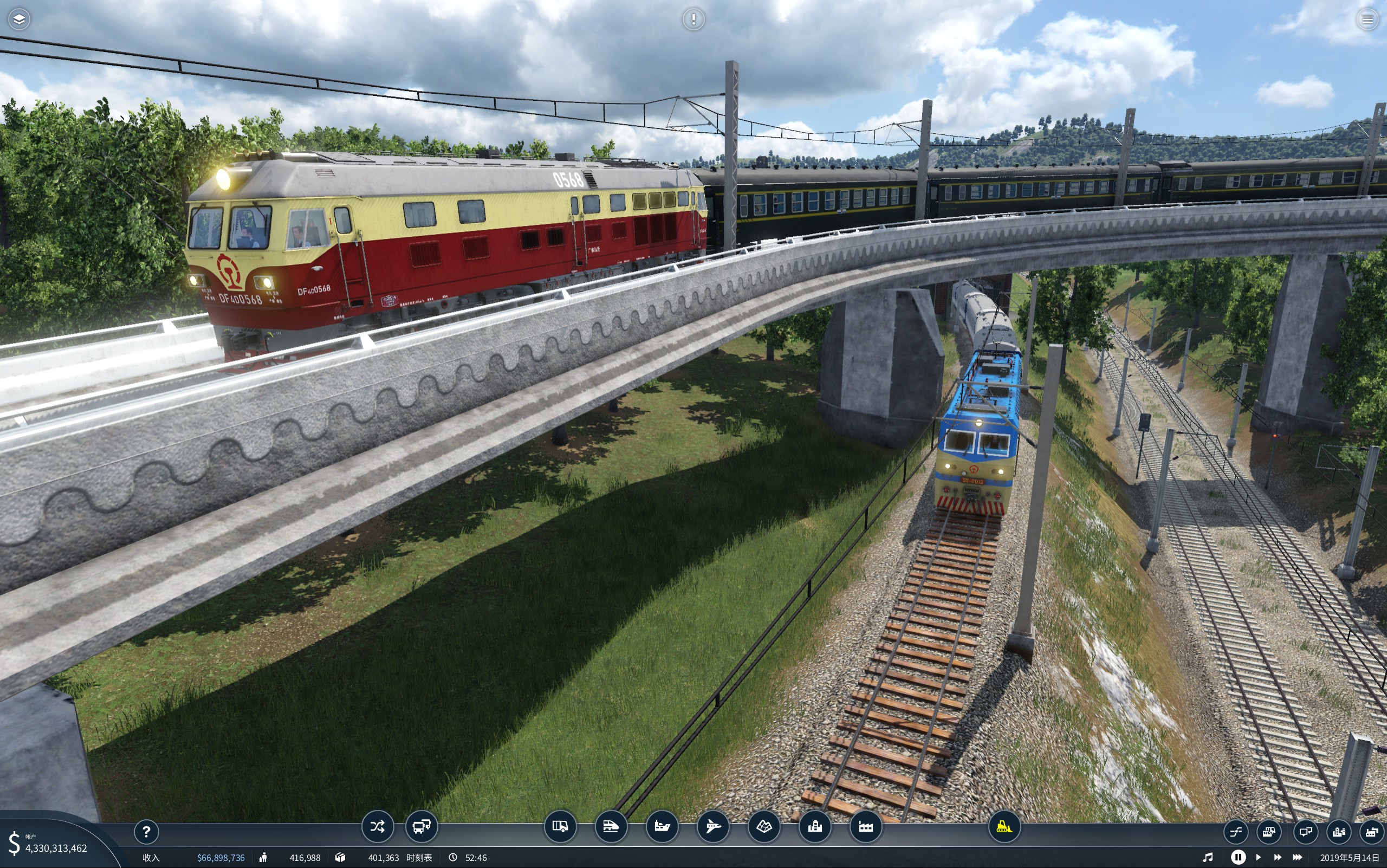Open the question mark help button
The image size is (1387, 868).
point(146,831)
